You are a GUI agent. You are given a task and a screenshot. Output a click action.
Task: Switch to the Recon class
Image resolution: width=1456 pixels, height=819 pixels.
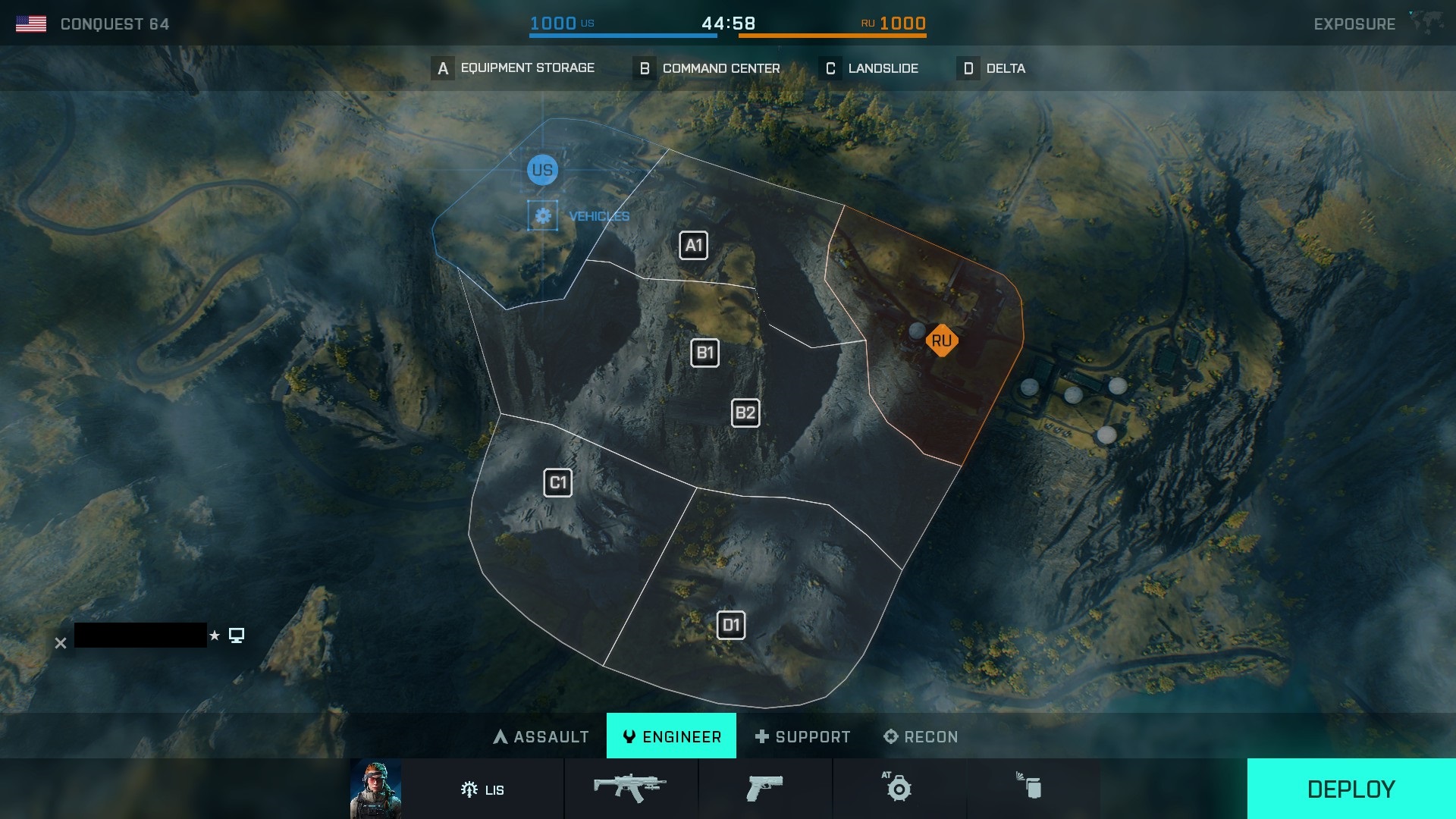[x=921, y=736]
